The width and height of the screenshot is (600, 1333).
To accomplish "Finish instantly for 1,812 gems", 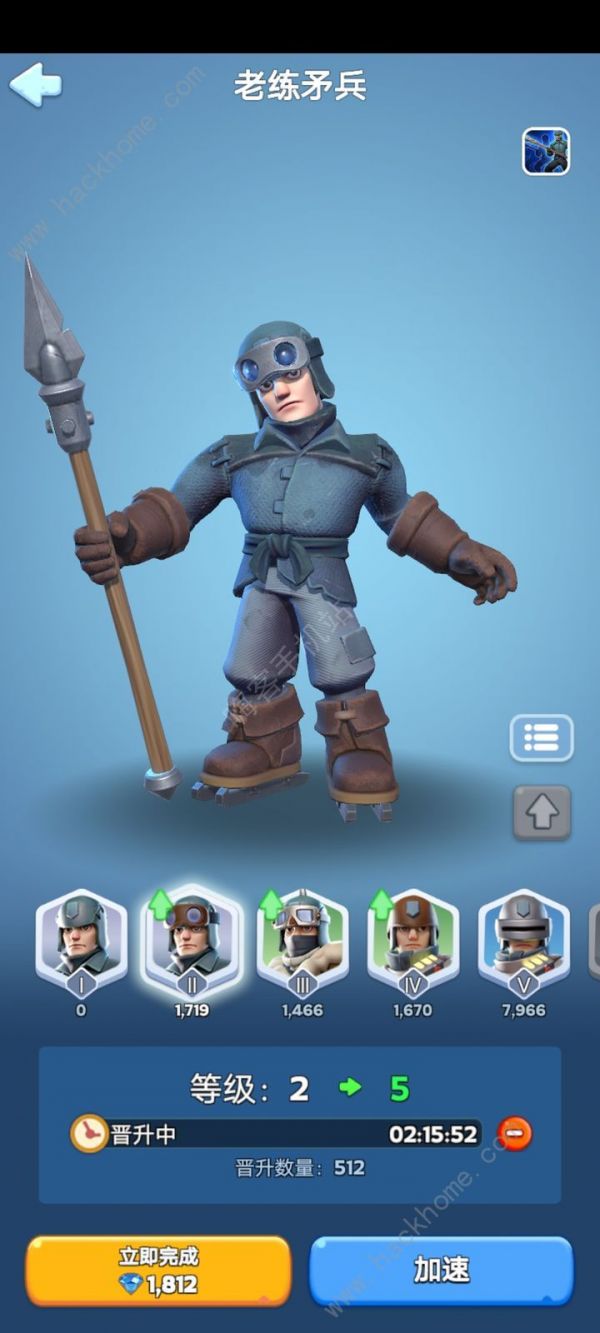I will click(x=158, y=1270).
